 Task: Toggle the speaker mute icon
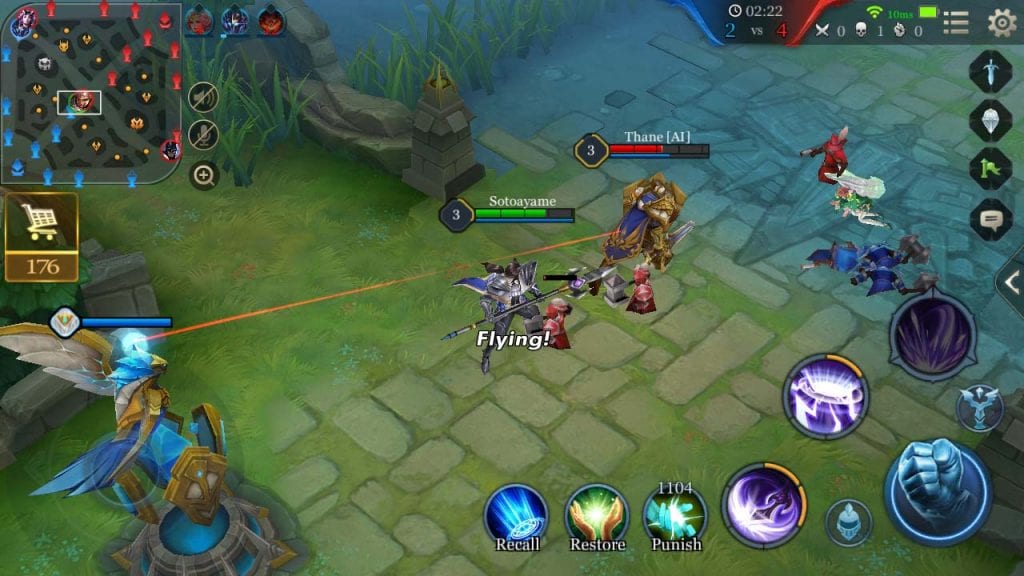pyautogui.click(x=203, y=97)
